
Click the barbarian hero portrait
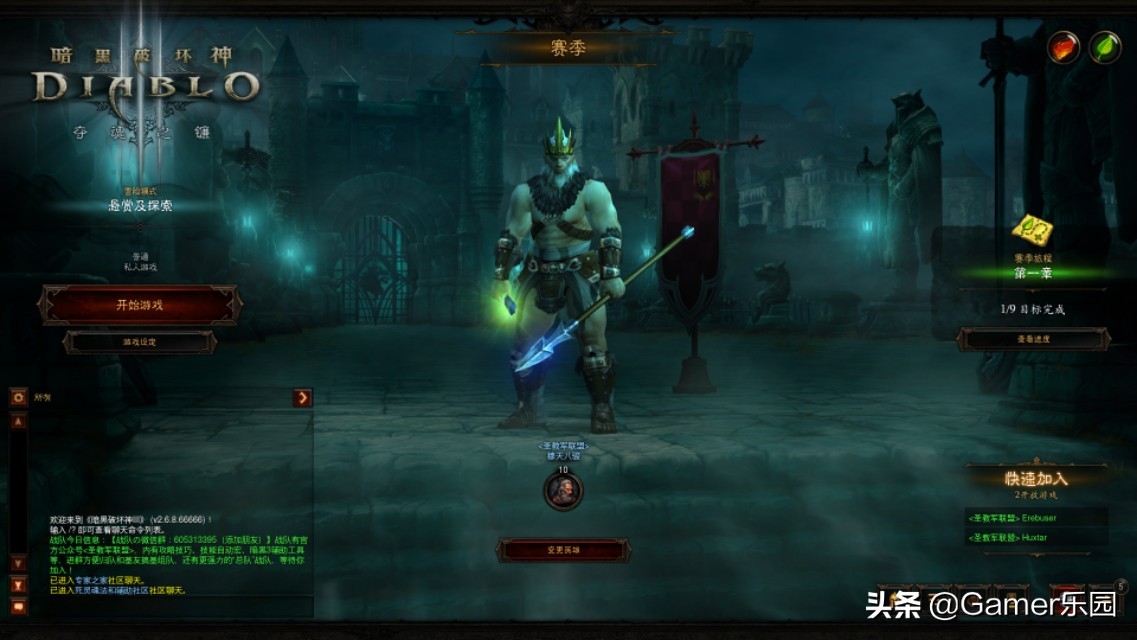[x=563, y=490]
